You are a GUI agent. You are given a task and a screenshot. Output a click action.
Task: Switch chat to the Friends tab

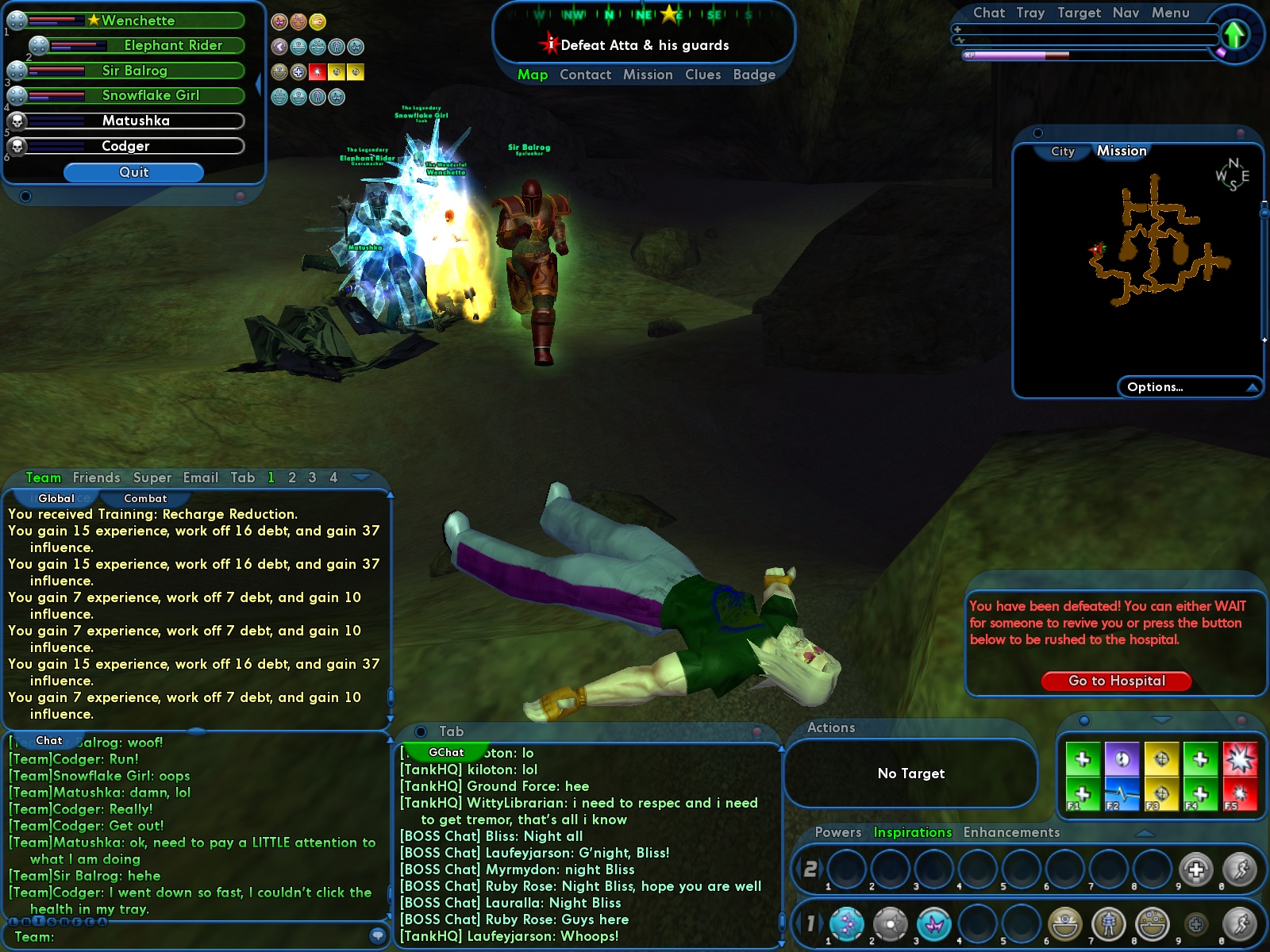point(96,478)
